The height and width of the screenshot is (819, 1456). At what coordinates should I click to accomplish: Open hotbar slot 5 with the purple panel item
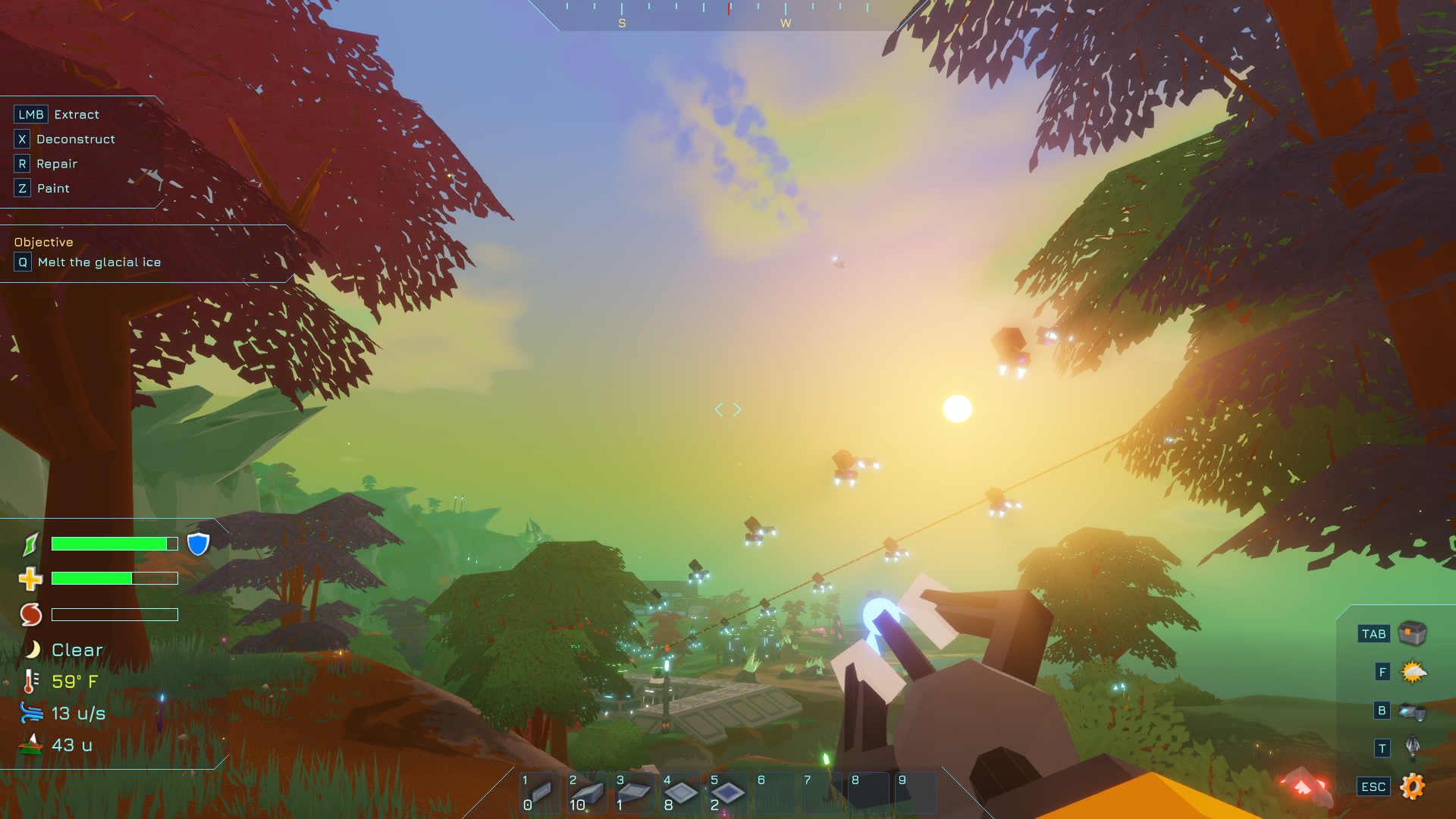pyautogui.click(x=727, y=792)
